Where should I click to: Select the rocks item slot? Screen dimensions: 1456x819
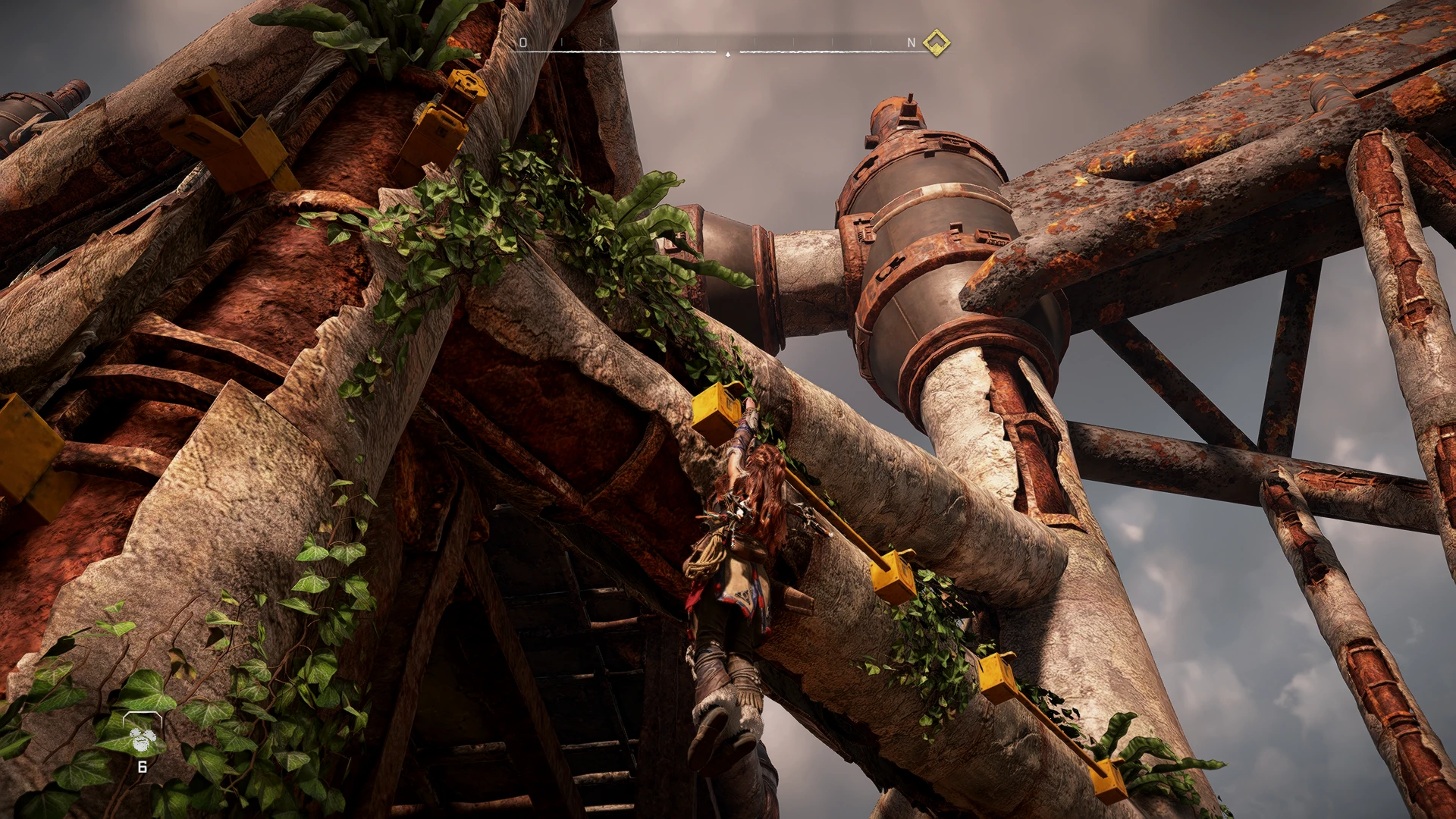point(142,737)
